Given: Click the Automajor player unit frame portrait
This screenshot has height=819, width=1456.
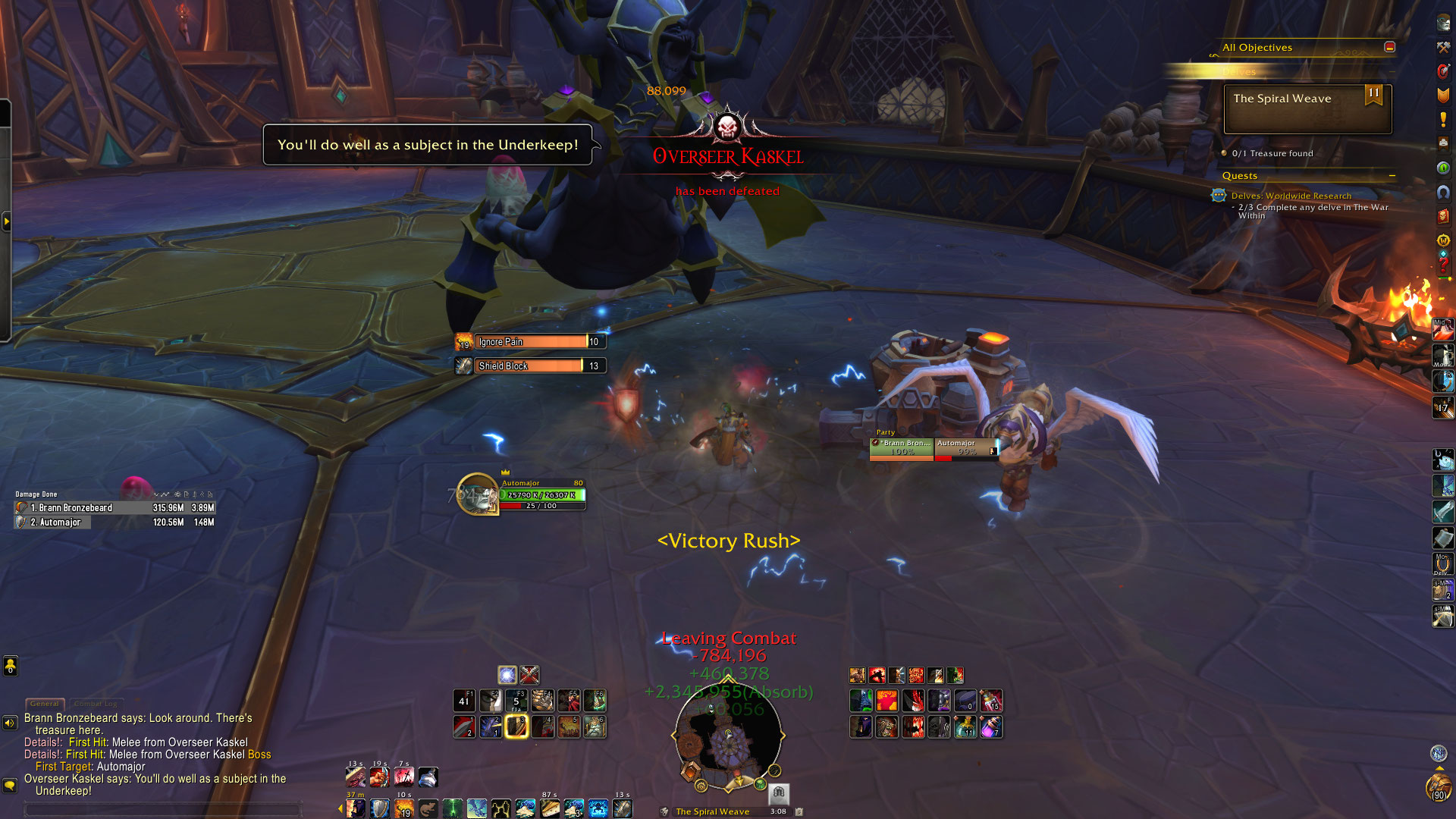Looking at the screenshot, I should click(477, 494).
